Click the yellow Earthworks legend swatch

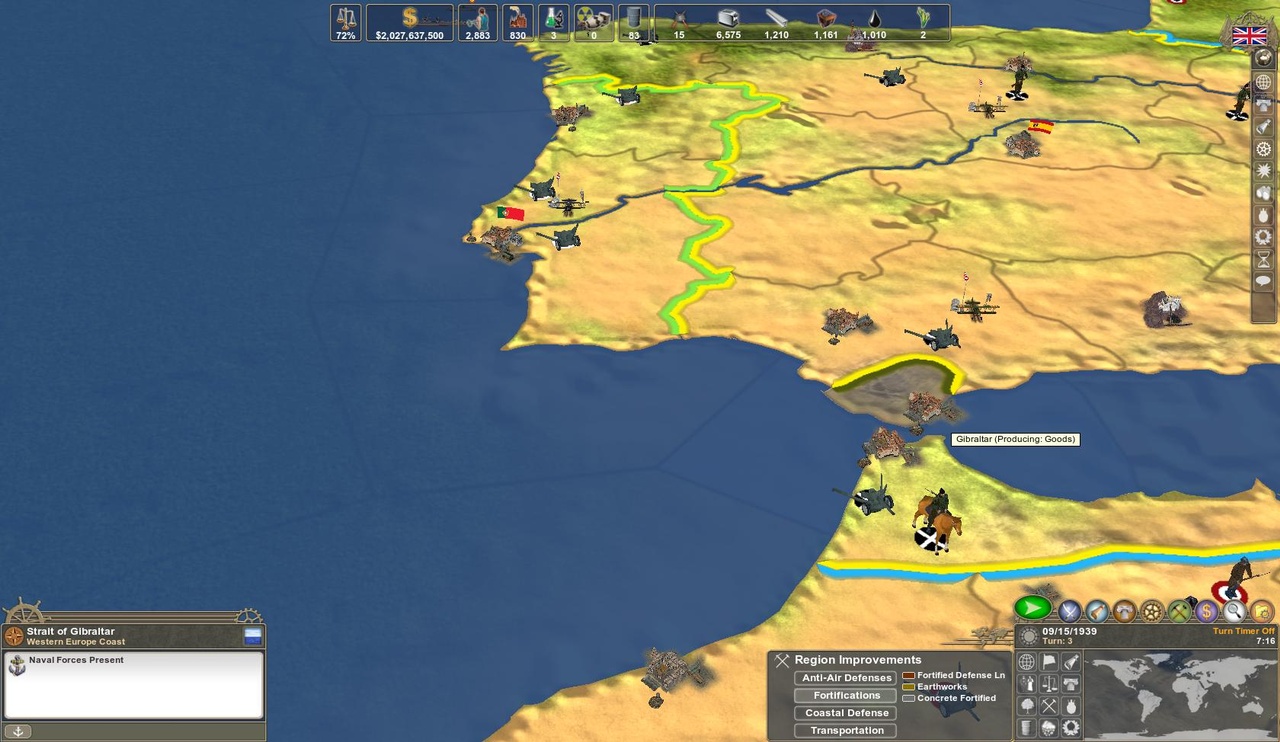point(909,686)
